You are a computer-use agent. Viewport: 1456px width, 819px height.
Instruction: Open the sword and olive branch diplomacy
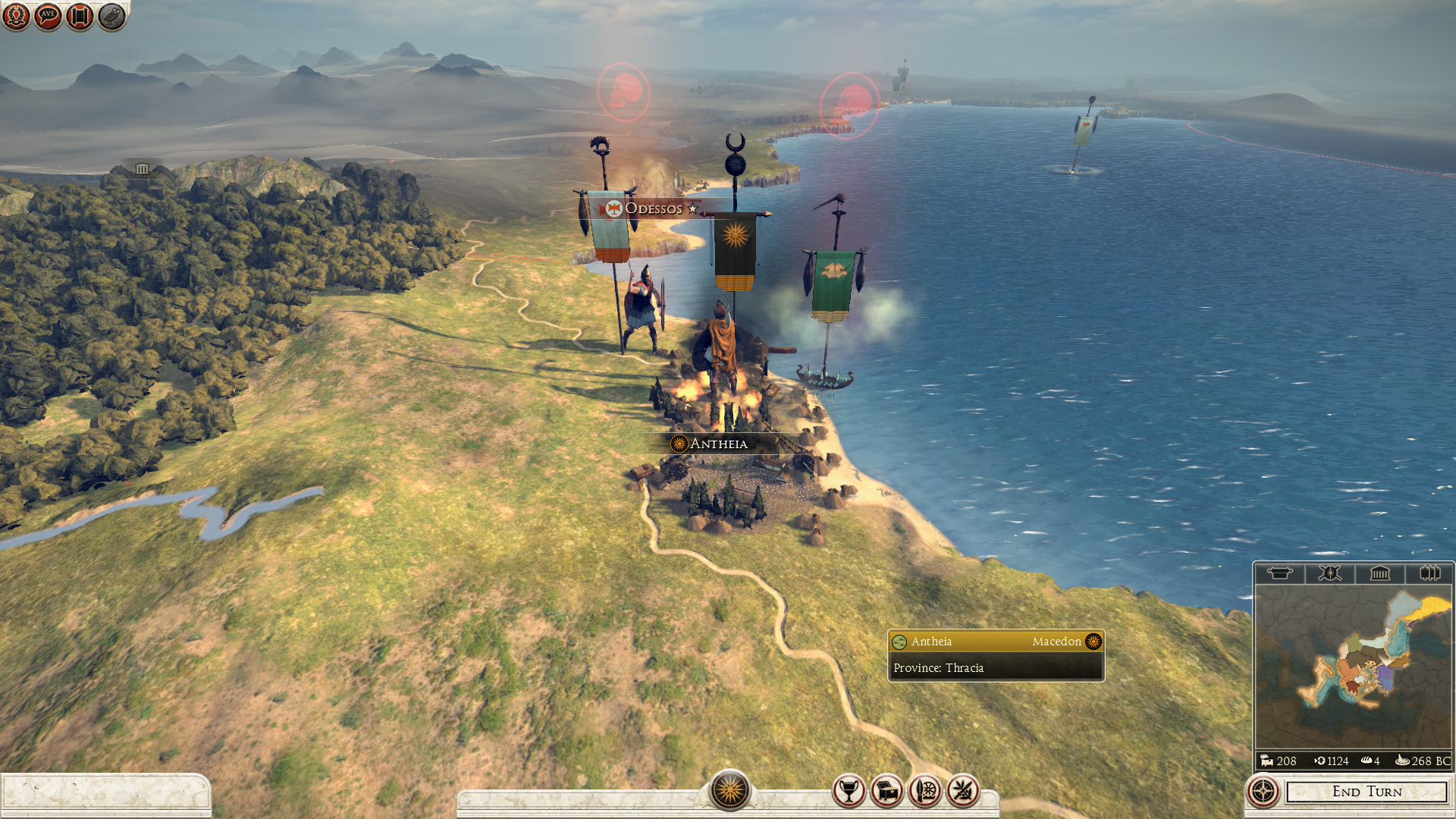coord(963,792)
